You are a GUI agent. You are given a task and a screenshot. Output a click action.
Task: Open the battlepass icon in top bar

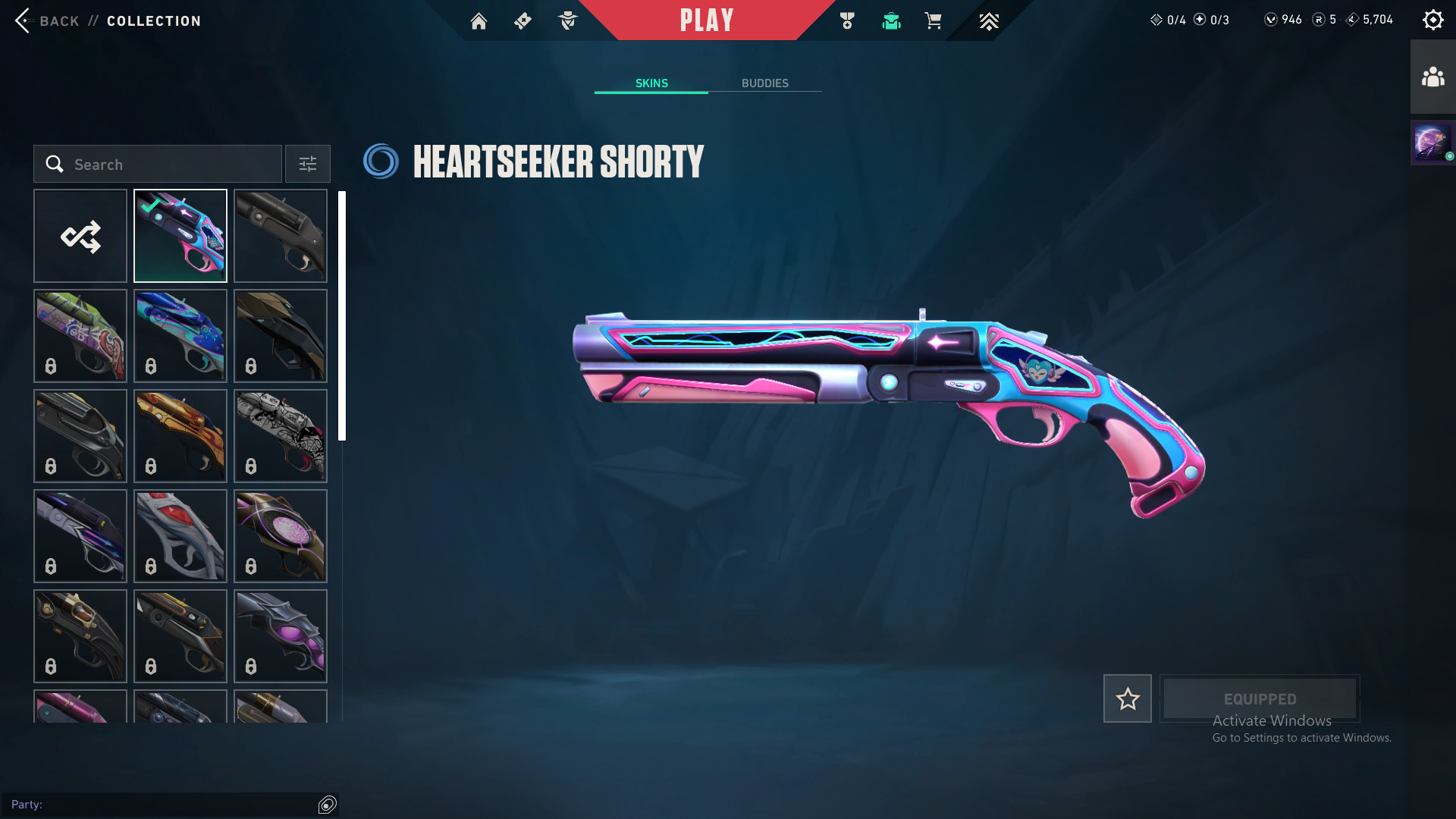(522, 21)
